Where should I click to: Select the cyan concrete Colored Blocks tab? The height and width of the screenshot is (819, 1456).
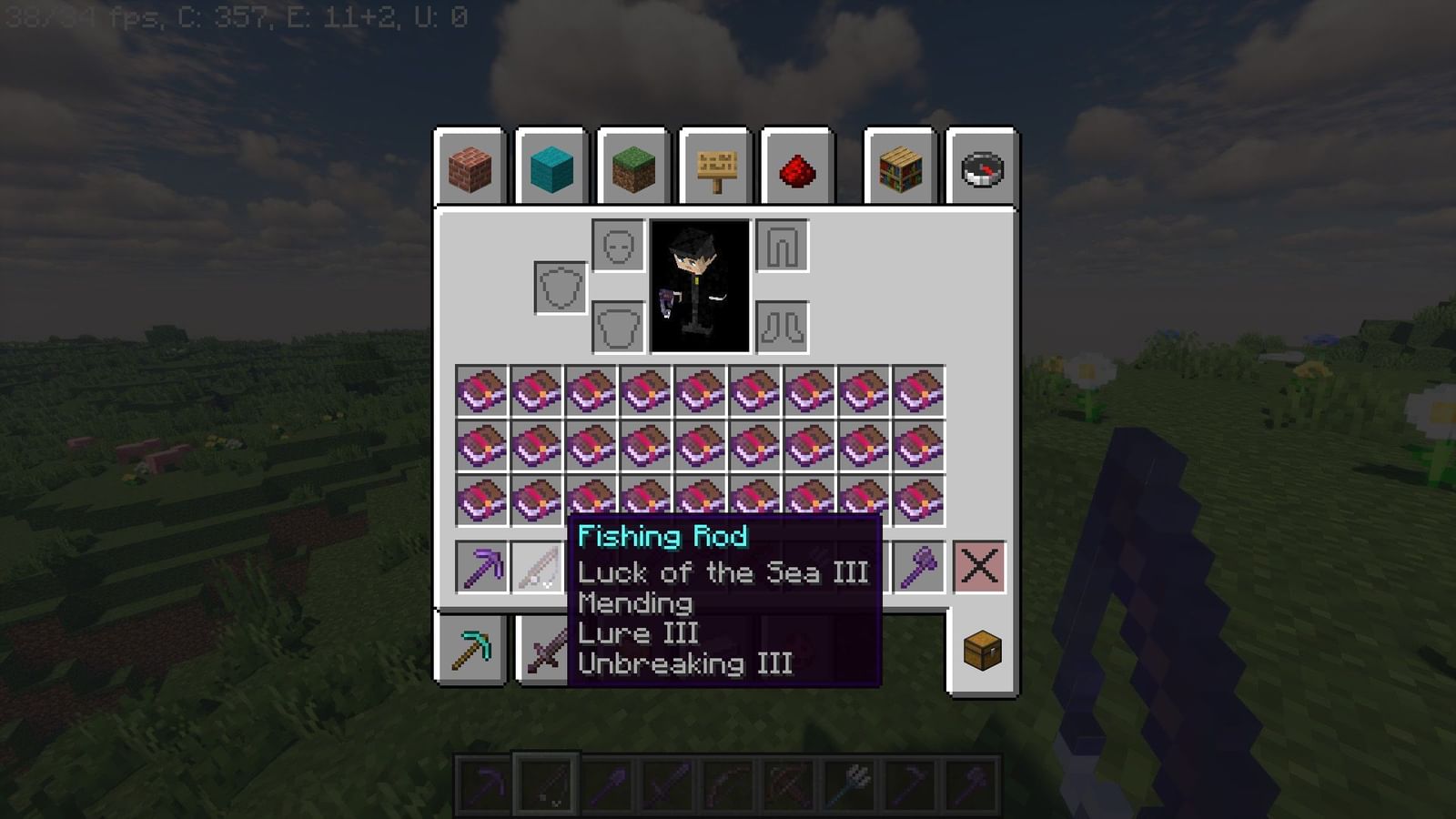550,169
